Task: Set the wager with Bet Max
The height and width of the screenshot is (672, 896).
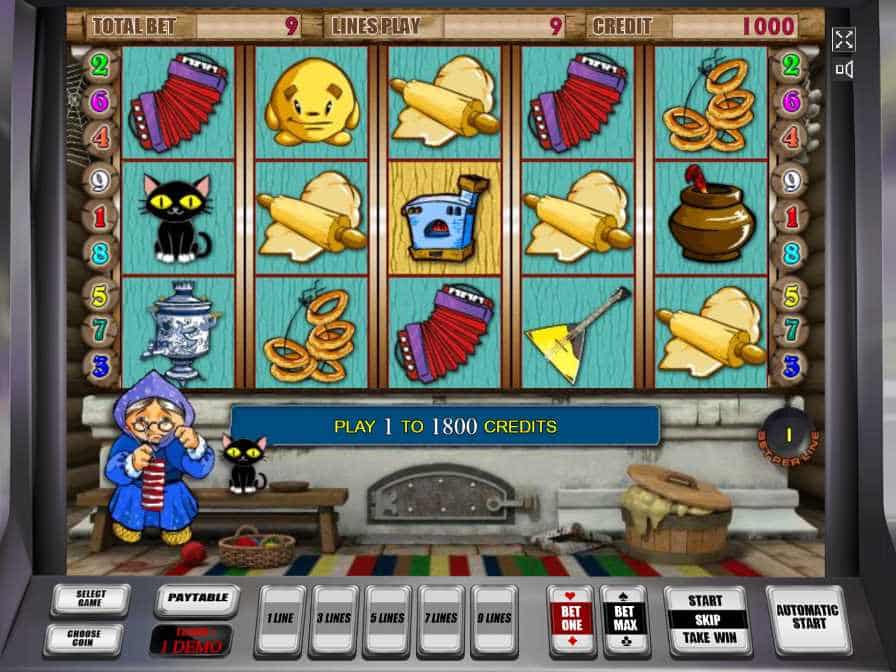Action: [x=624, y=620]
